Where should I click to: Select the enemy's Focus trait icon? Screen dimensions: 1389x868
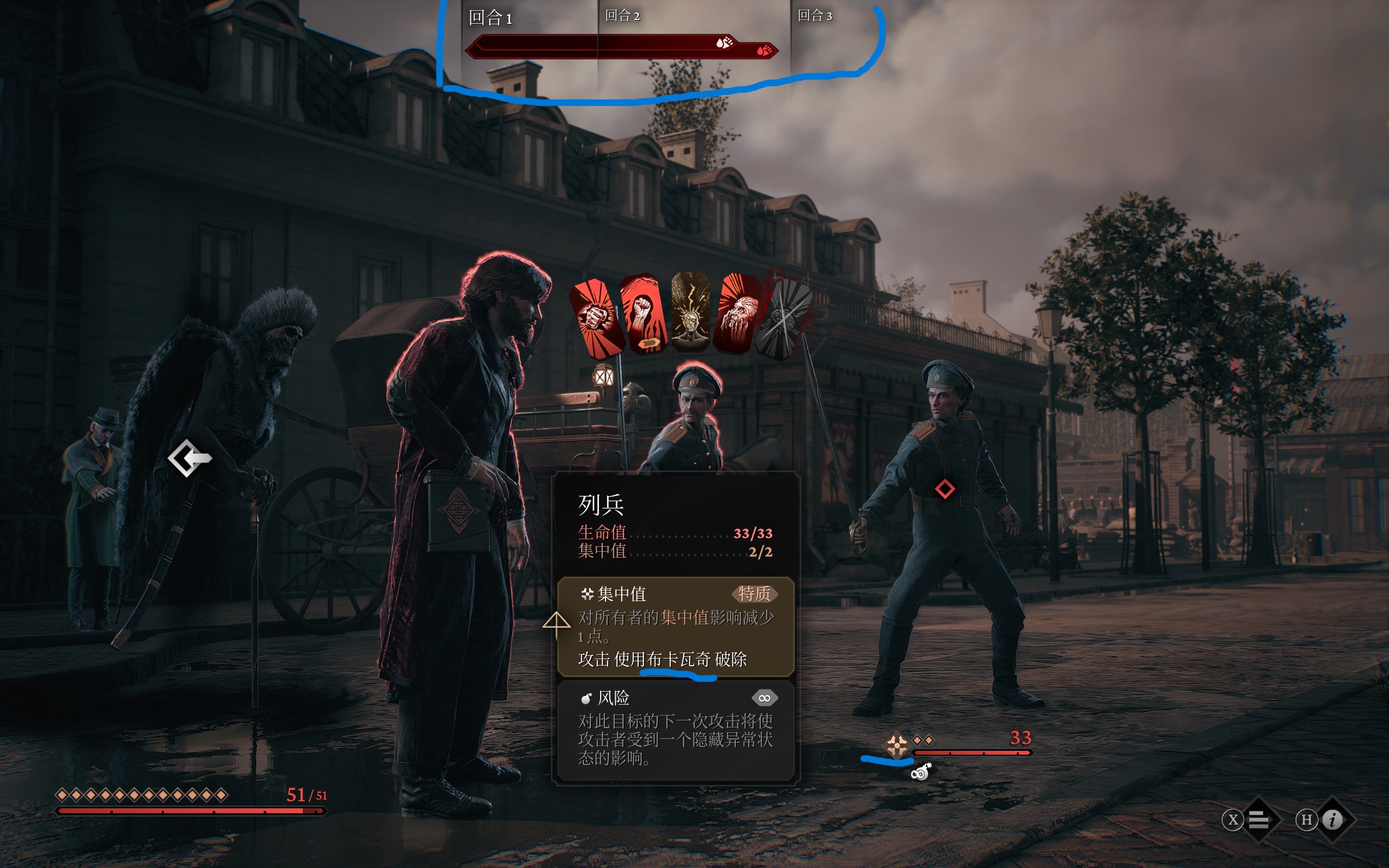pos(896,745)
